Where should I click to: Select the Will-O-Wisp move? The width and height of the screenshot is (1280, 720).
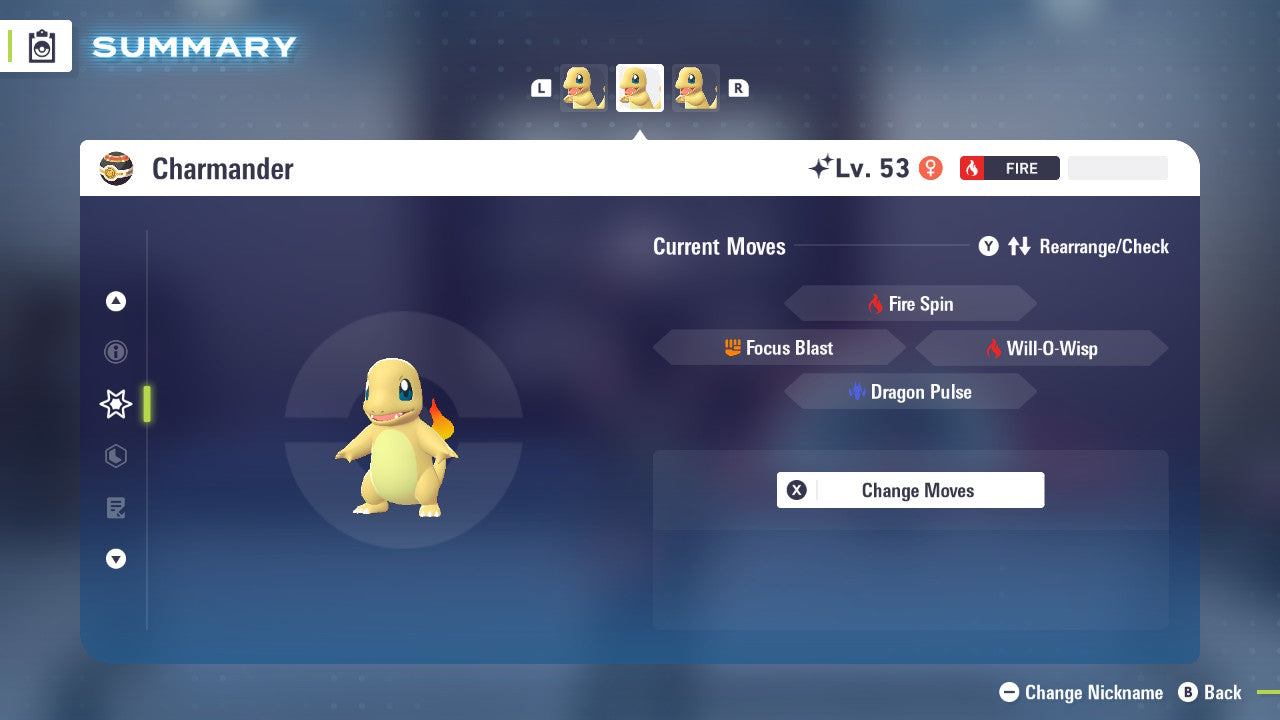click(x=1040, y=347)
